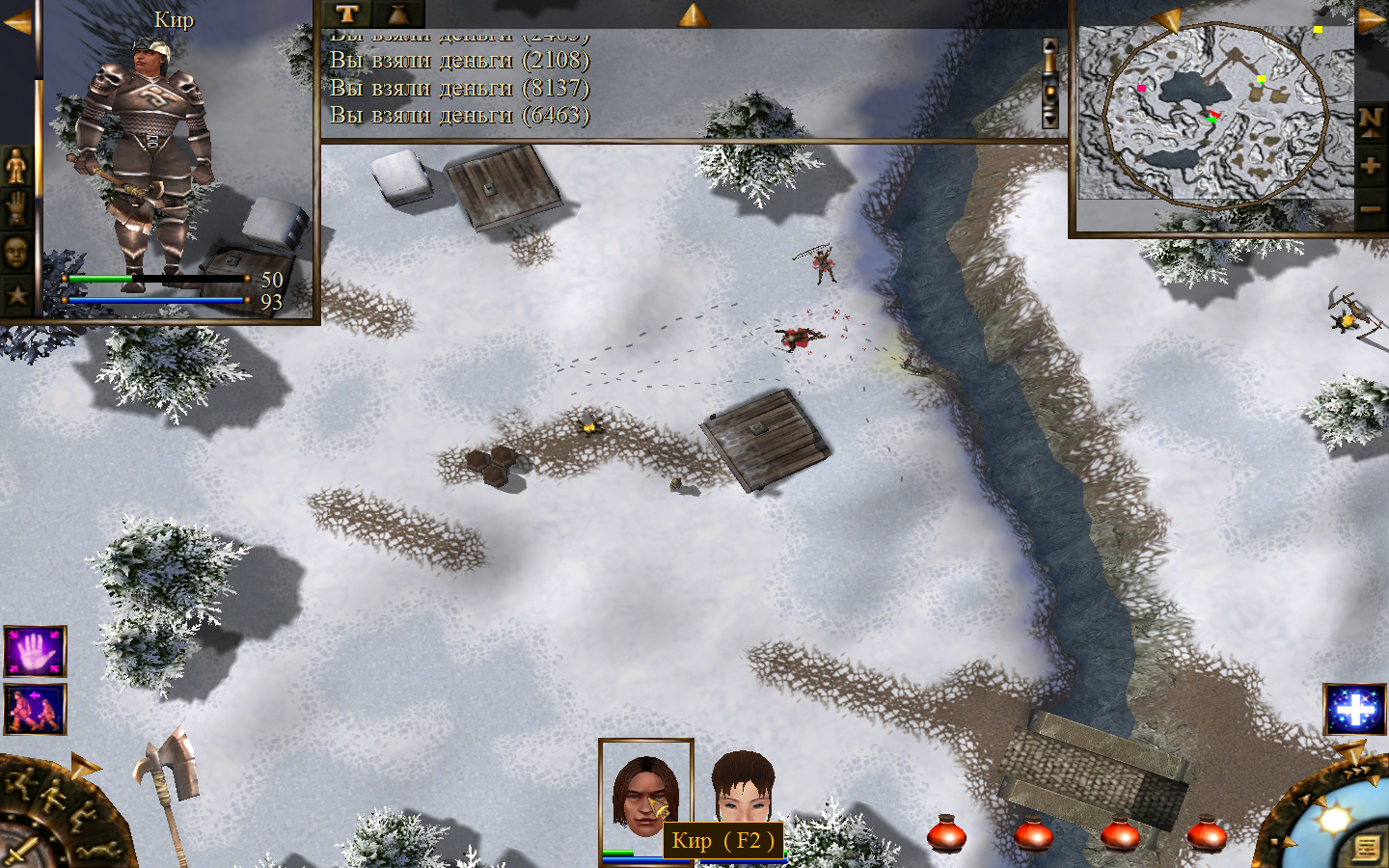This screenshot has height=868, width=1389.
Task: Zoom out the minimap with minus button
Action: pyautogui.click(x=1371, y=208)
